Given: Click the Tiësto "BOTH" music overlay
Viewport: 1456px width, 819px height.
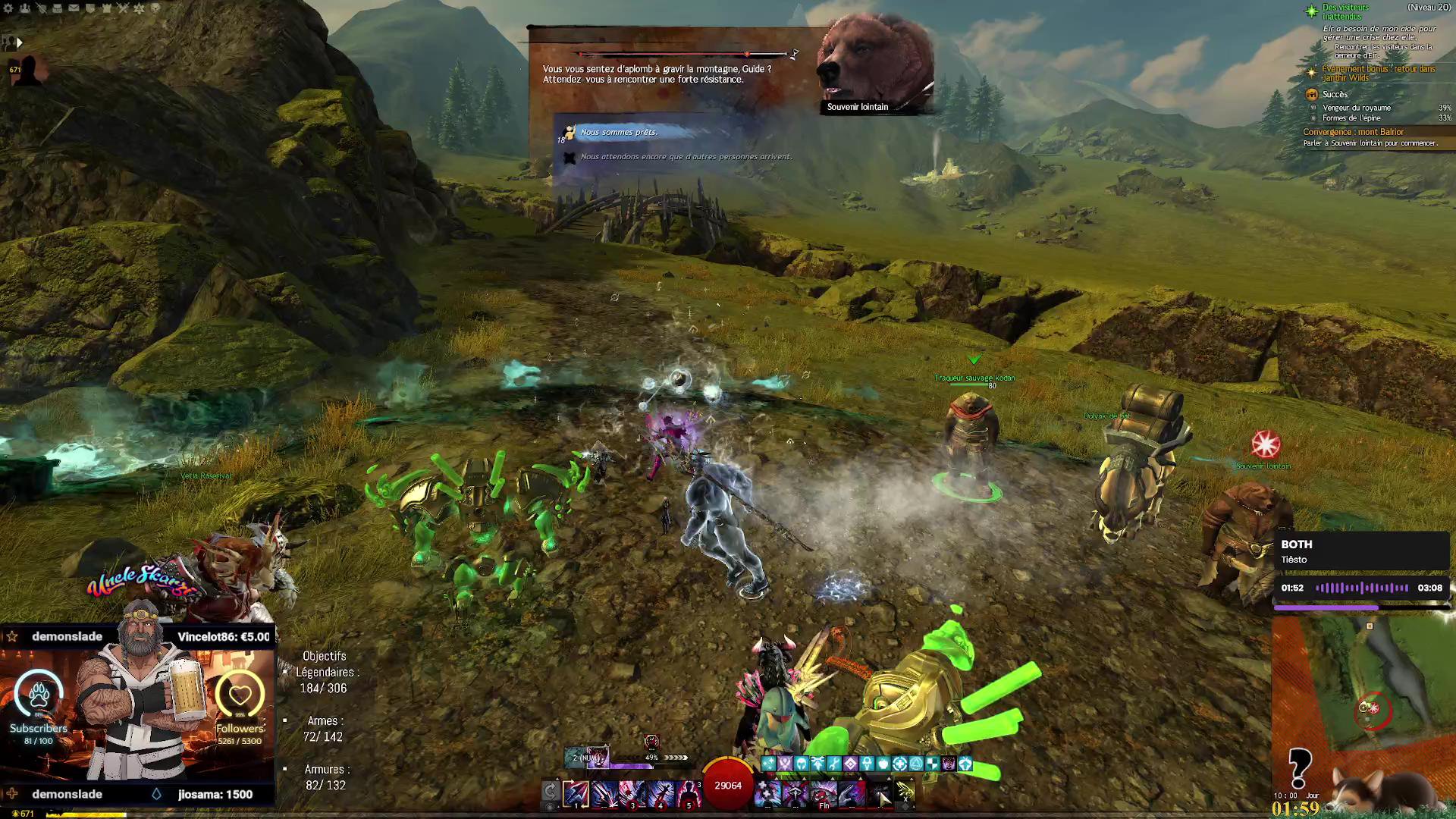Looking at the screenshot, I should [x=1361, y=551].
